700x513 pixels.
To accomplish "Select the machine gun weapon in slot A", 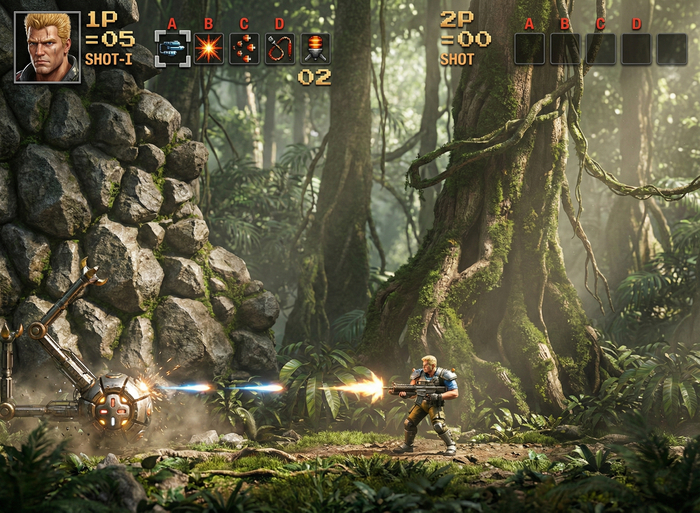I will click(172, 48).
